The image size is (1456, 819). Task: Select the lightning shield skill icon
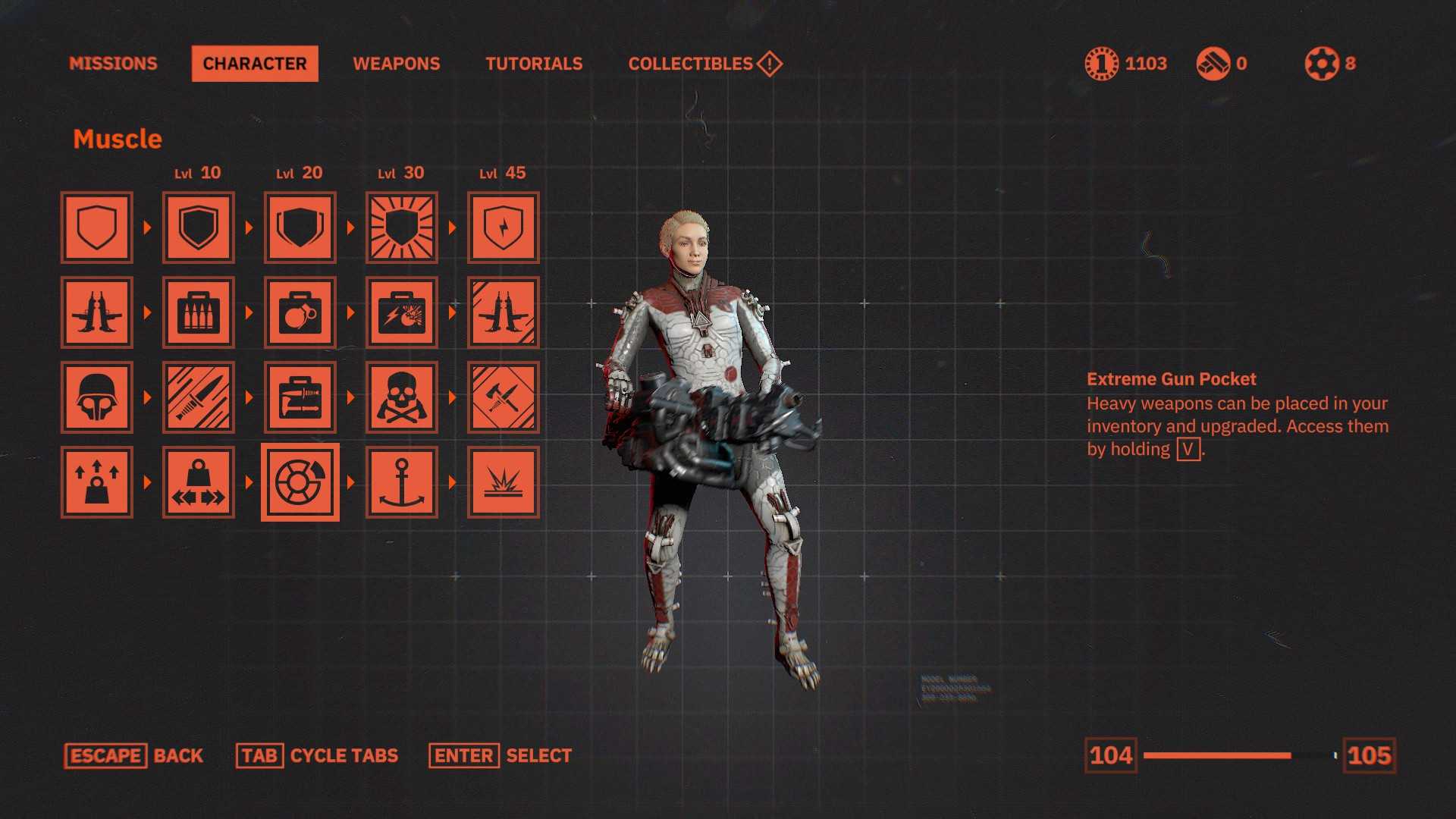pyautogui.click(x=504, y=227)
